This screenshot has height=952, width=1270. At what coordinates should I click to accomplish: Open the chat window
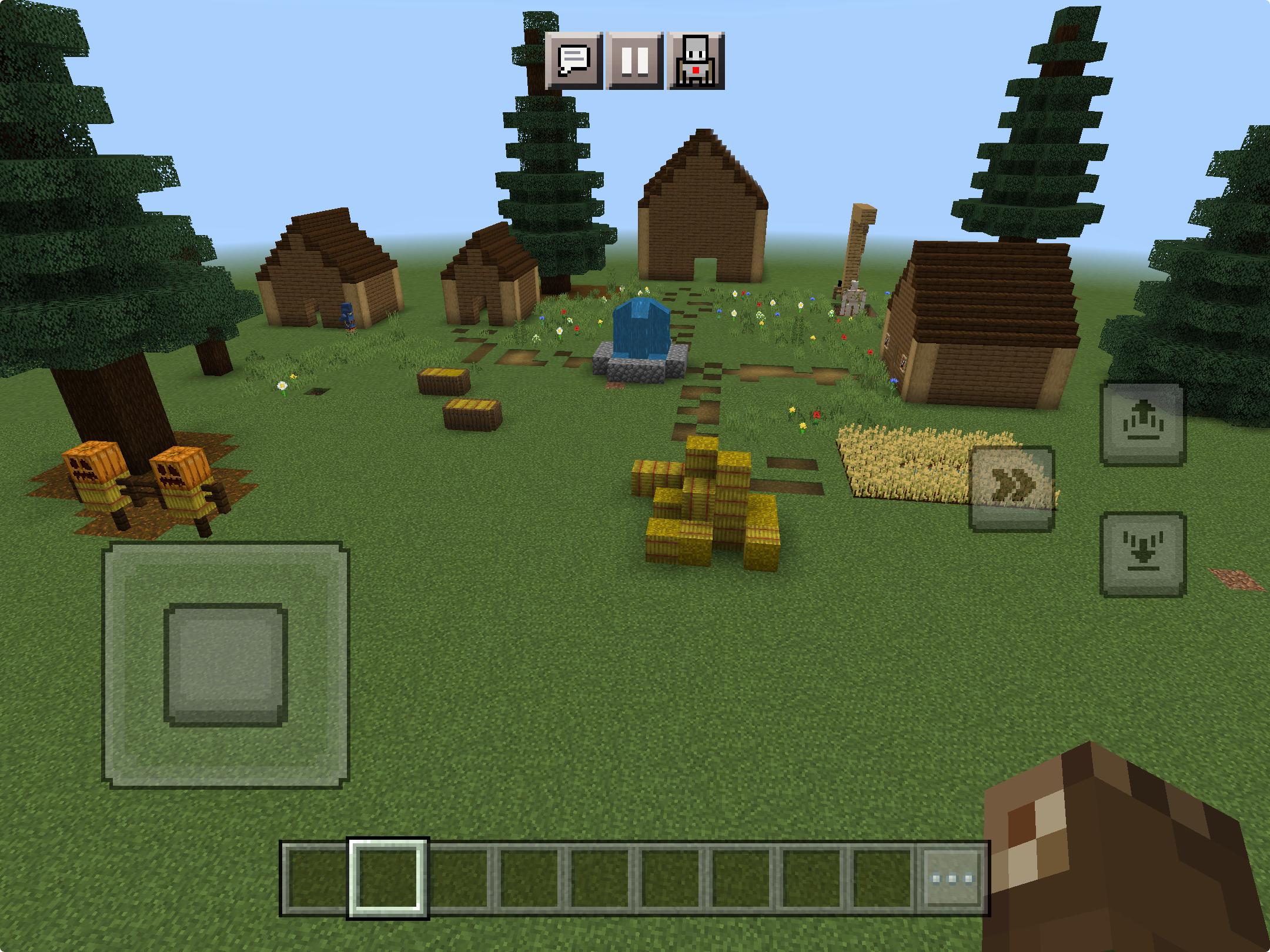(573, 61)
